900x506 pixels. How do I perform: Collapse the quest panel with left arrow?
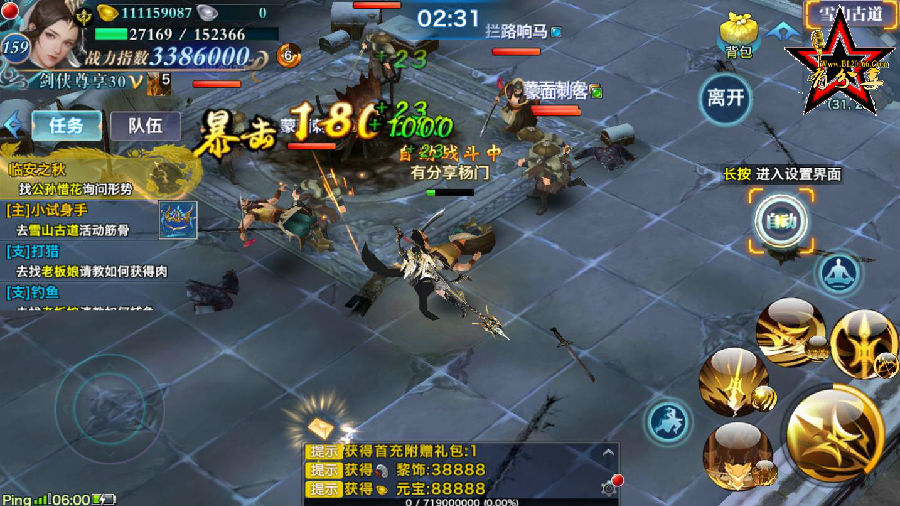coord(13,125)
